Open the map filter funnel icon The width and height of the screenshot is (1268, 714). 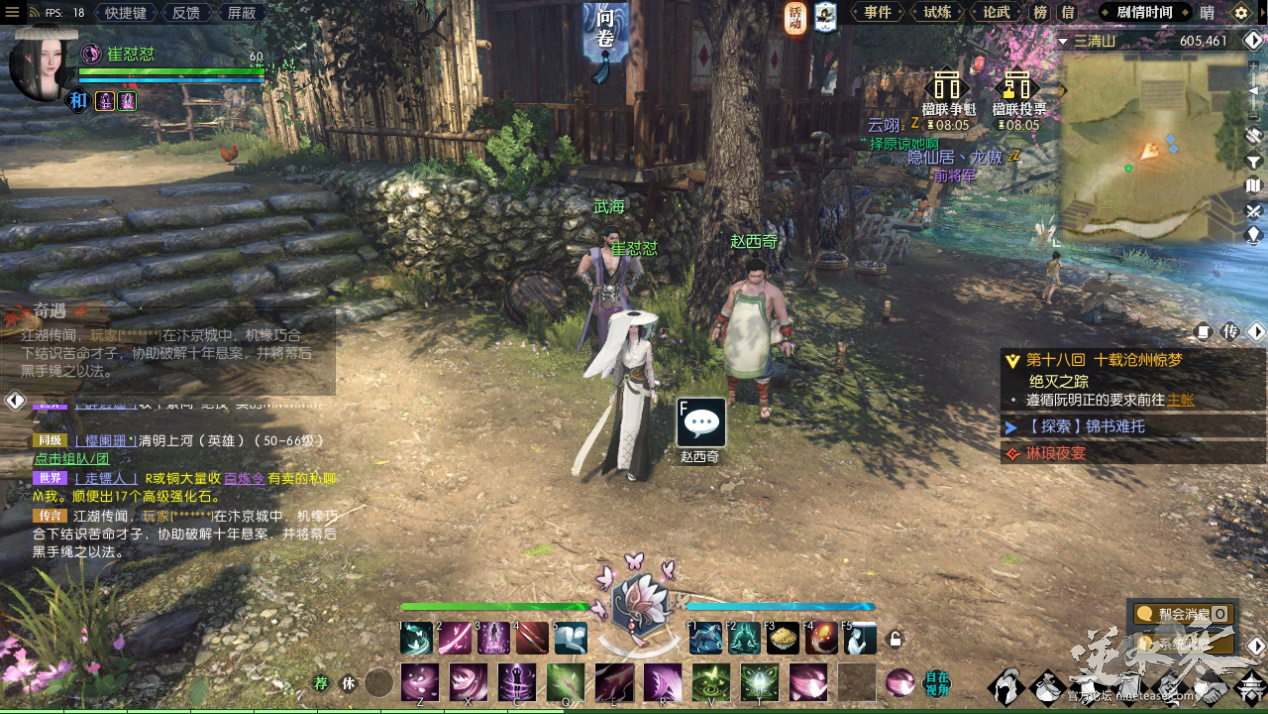click(1254, 162)
